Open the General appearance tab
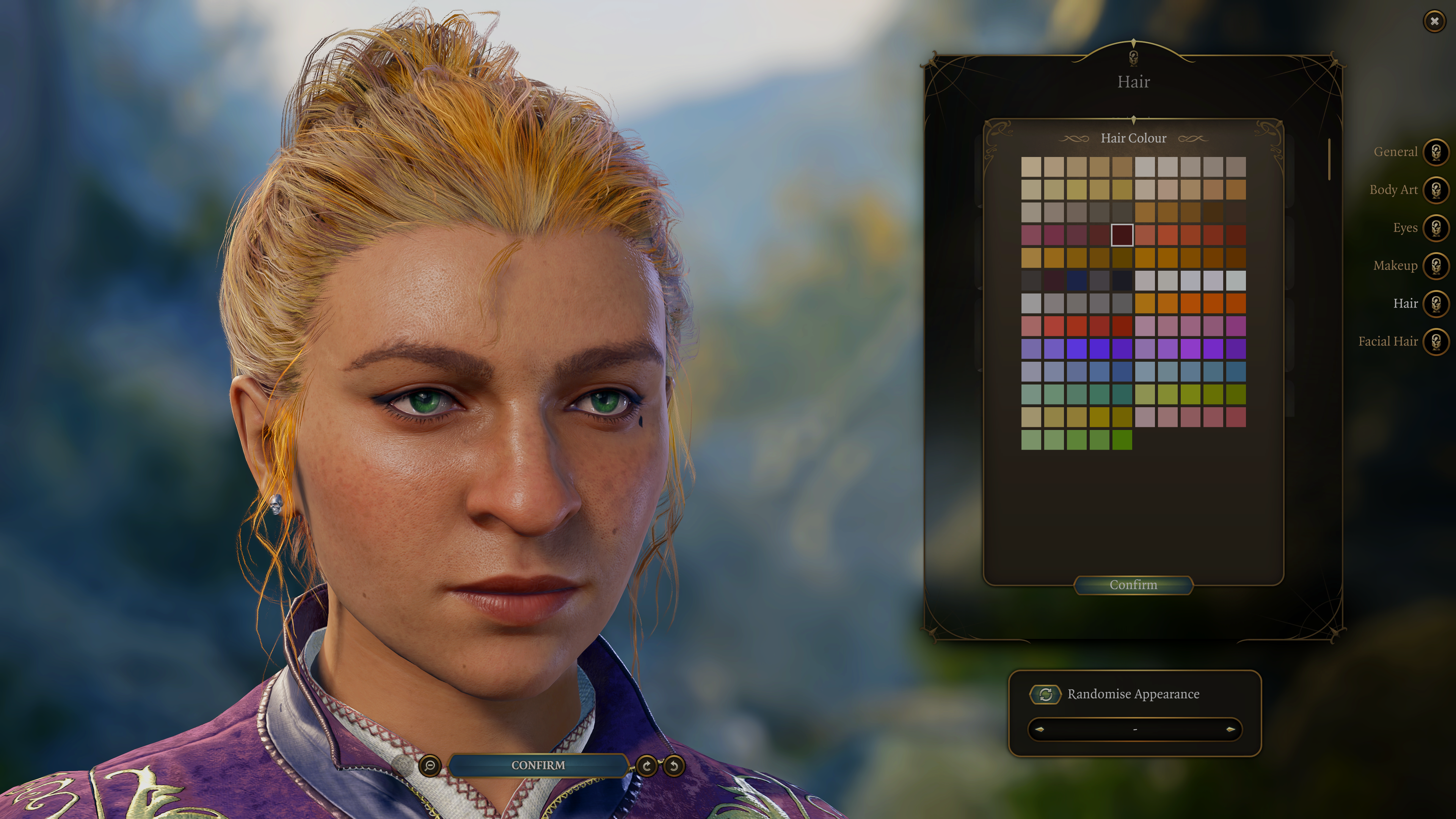Image resolution: width=1456 pixels, height=819 pixels. [1436, 152]
